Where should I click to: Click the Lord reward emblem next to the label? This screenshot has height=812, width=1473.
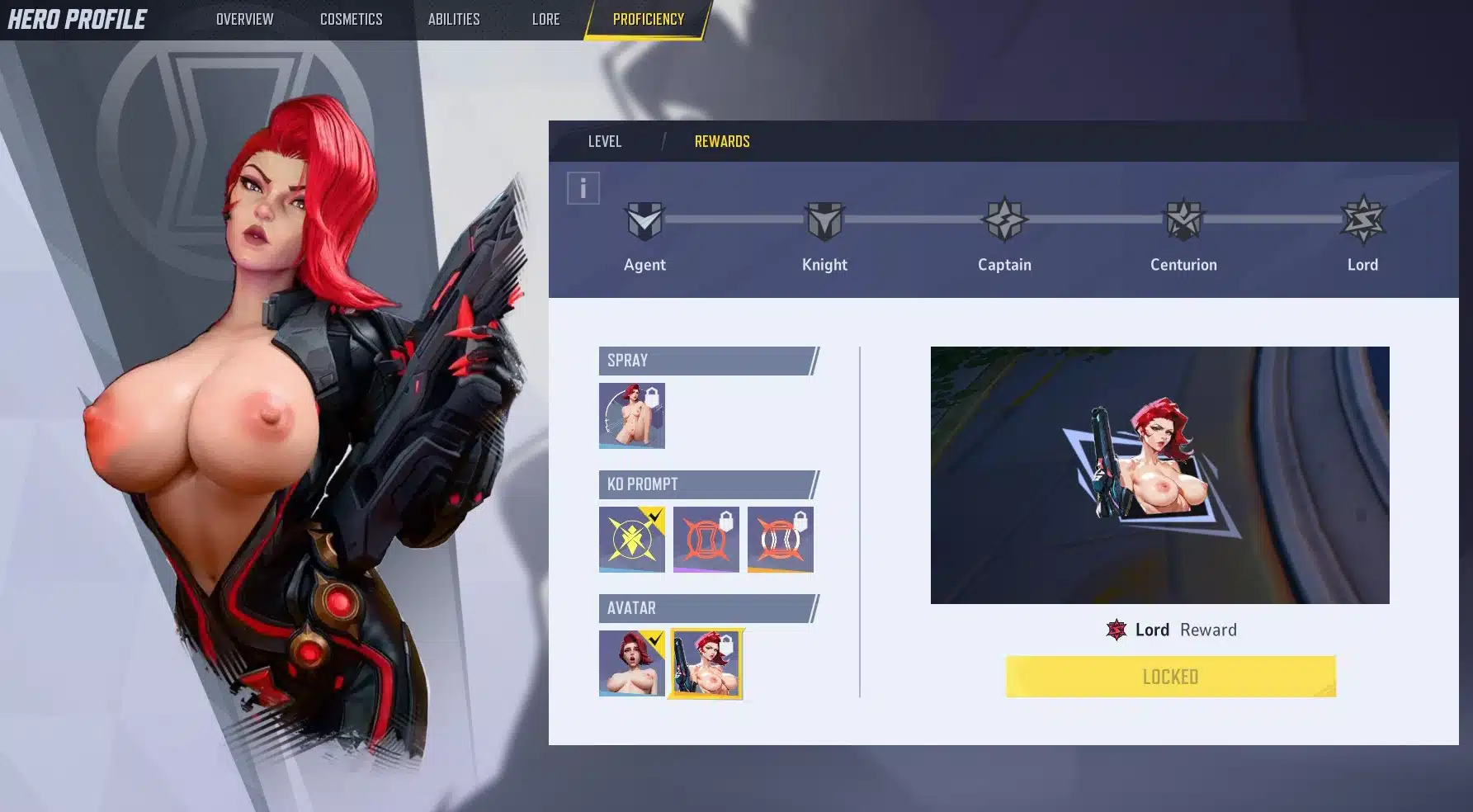[x=1115, y=630]
